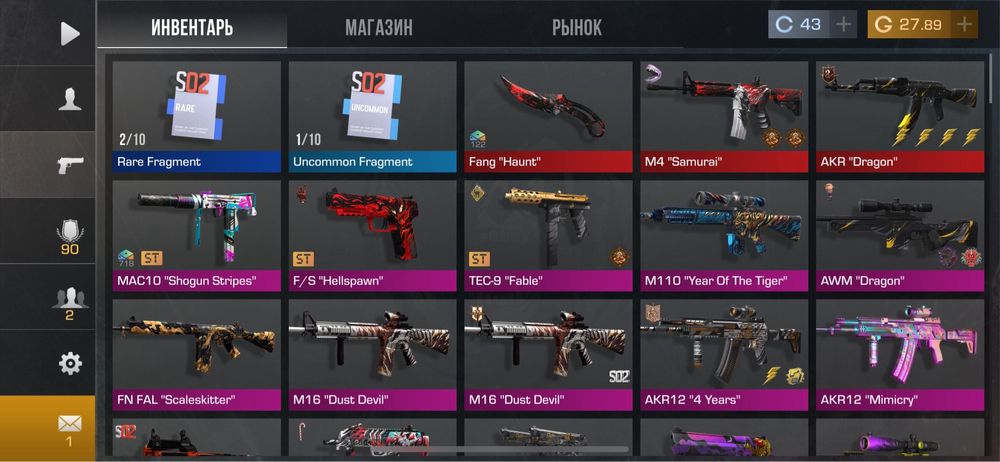Open the gear settings icon

point(69,363)
